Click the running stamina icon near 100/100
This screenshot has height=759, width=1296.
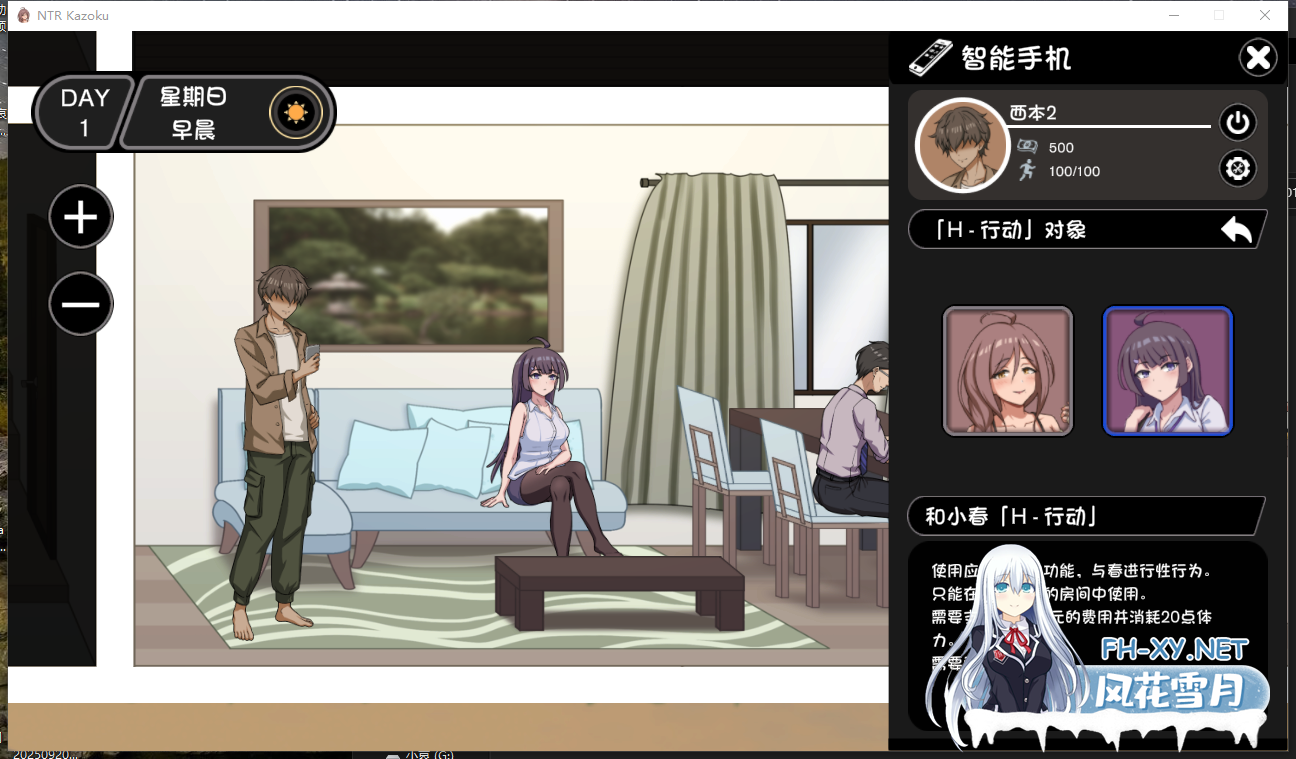[x=1028, y=170]
